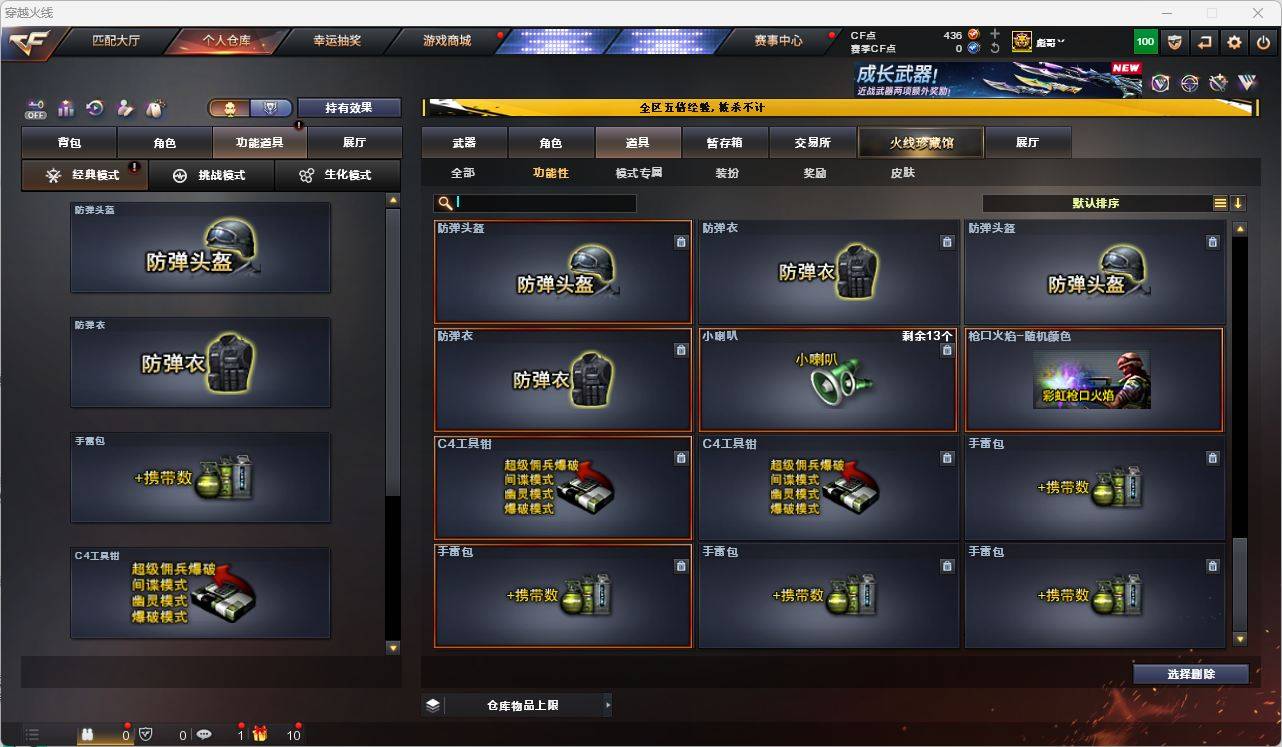Viewport: 1282px width, 747px height.
Task: Open the security shield icon near top right
Action: tap(1175, 42)
